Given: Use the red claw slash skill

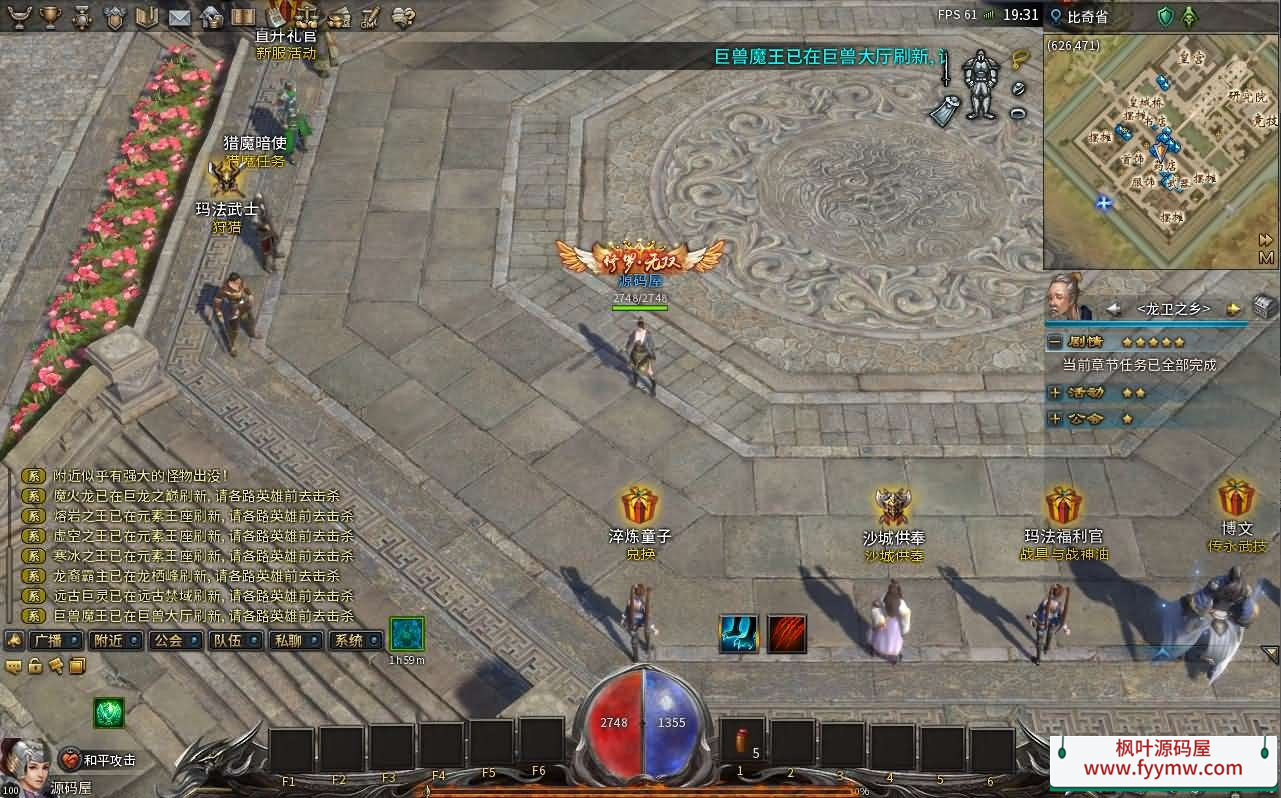Looking at the screenshot, I should pos(787,634).
